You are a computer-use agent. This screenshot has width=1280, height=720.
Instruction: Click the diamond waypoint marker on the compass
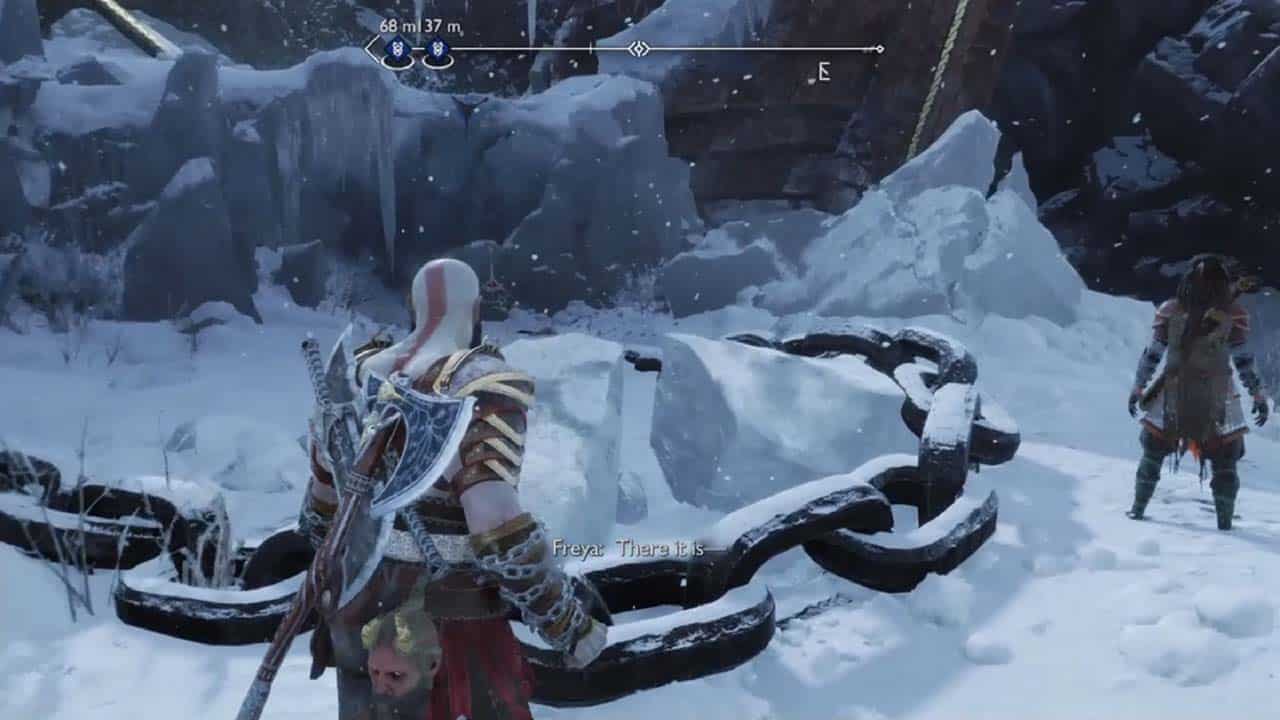tap(638, 46)
